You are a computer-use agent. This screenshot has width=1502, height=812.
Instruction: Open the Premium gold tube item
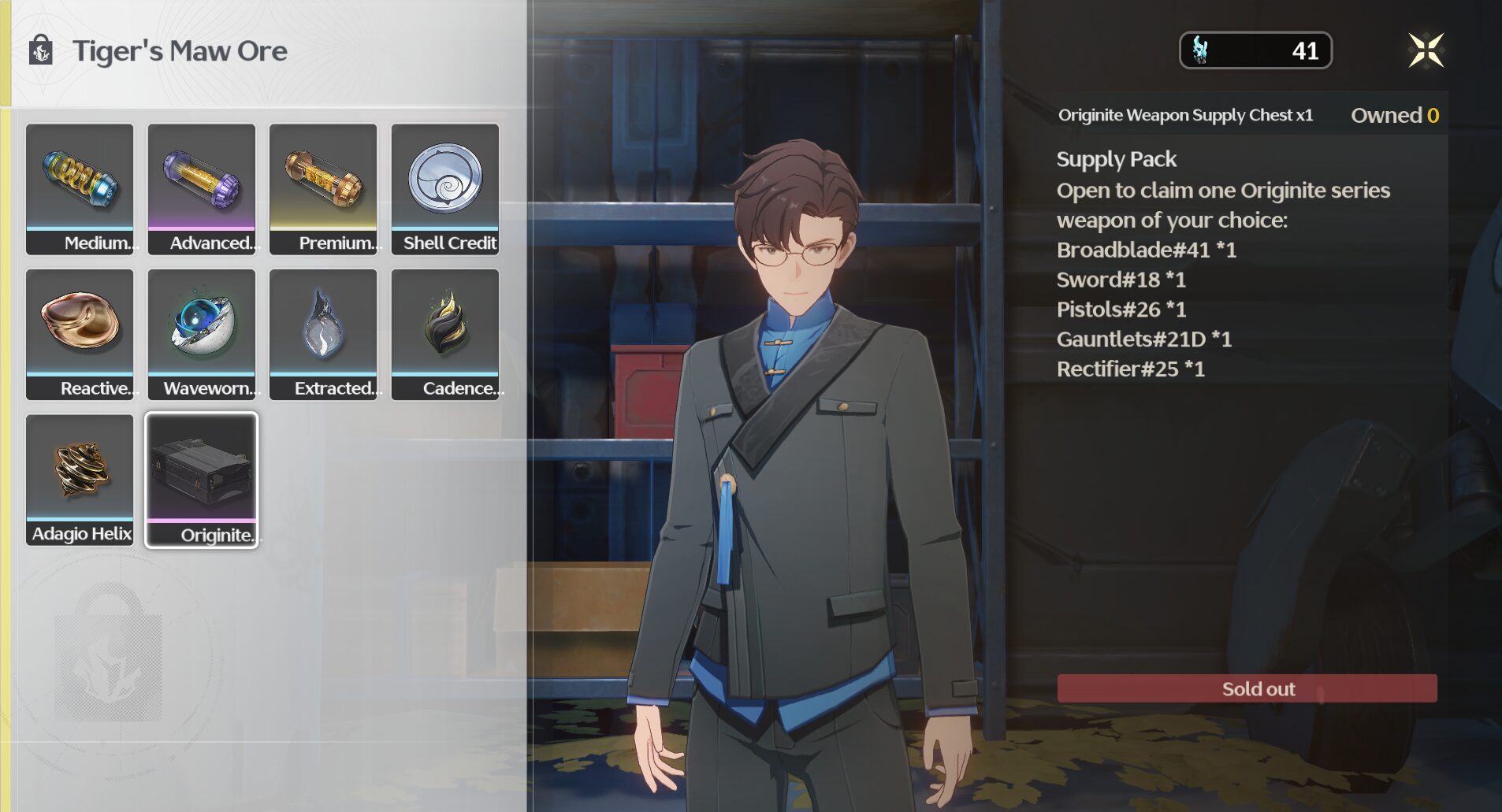pos(323,187)
